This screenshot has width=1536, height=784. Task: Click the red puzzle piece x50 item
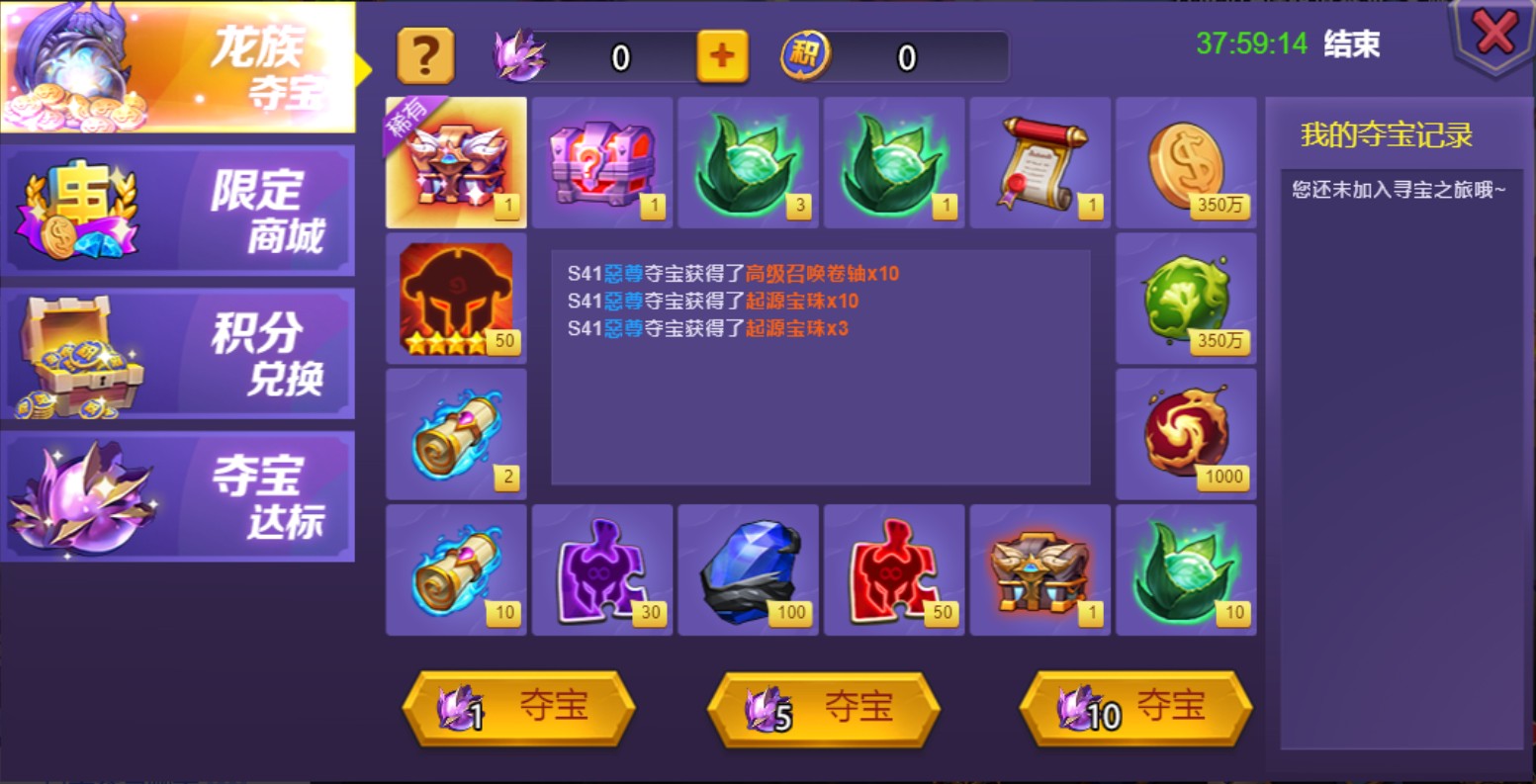click(894, 569)
